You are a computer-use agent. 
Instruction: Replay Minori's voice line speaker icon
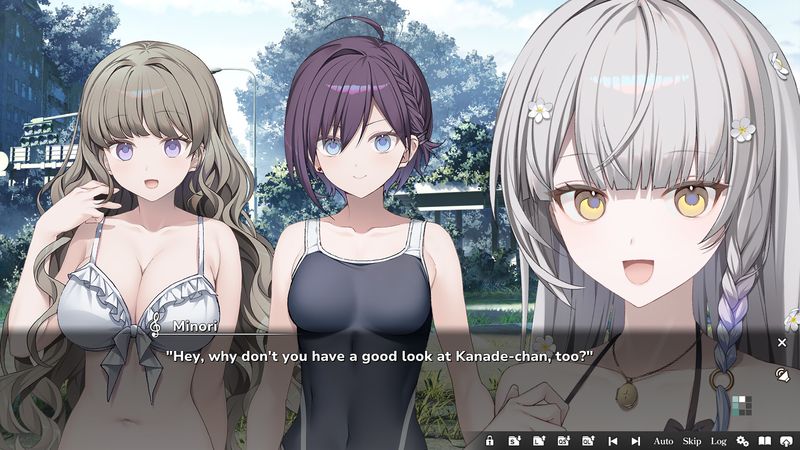click(x=782, y=375)
